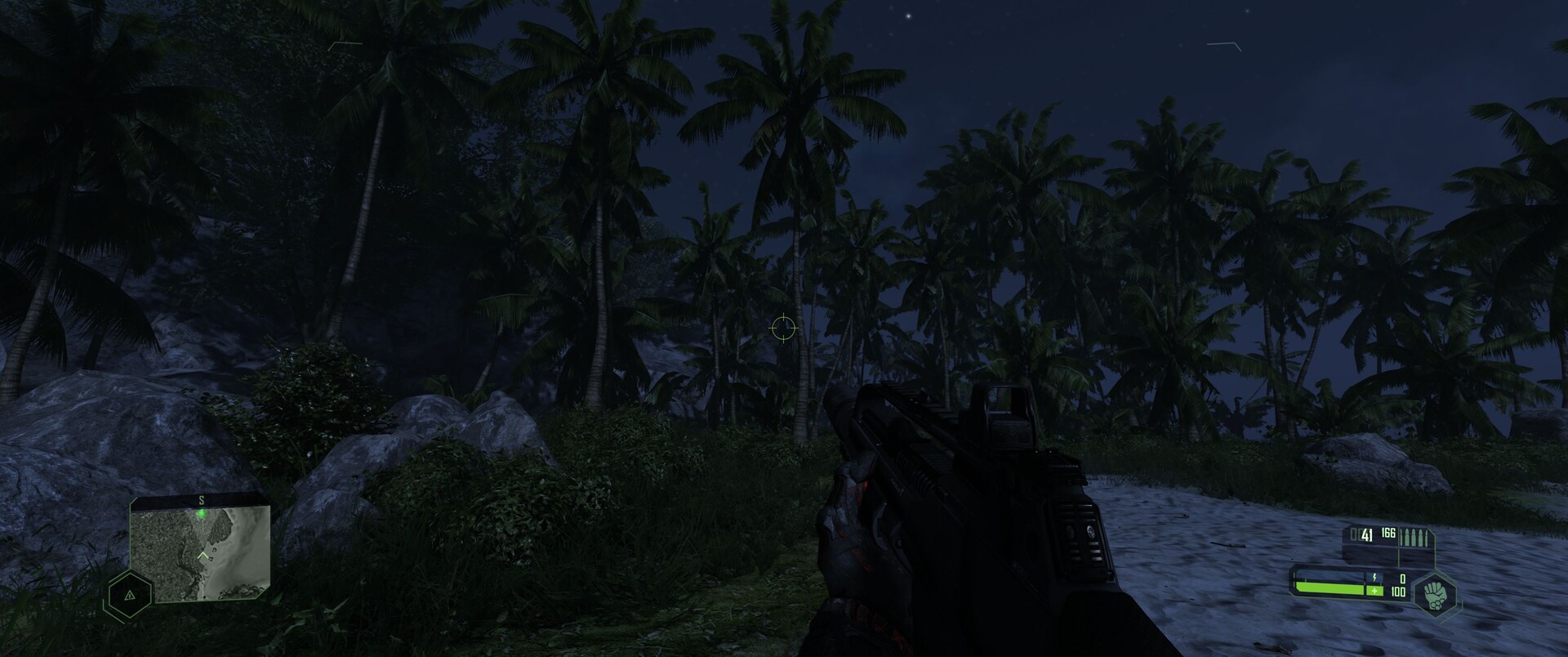Click the green health bar

[x=1329, y=589]
